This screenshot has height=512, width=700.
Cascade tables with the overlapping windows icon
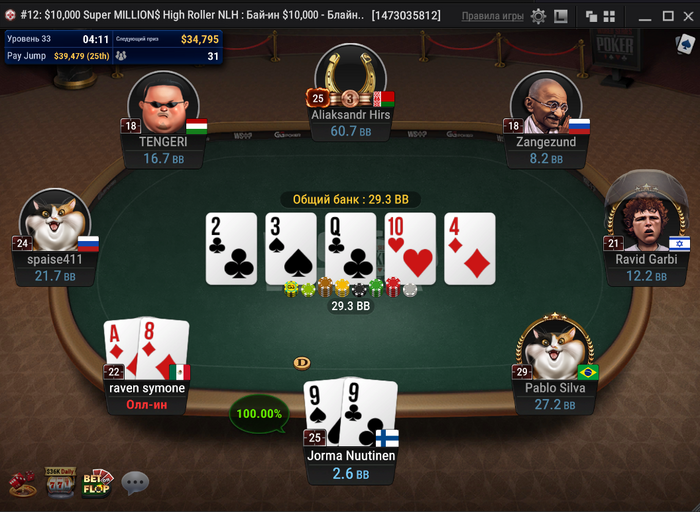(x=590, y=16)
